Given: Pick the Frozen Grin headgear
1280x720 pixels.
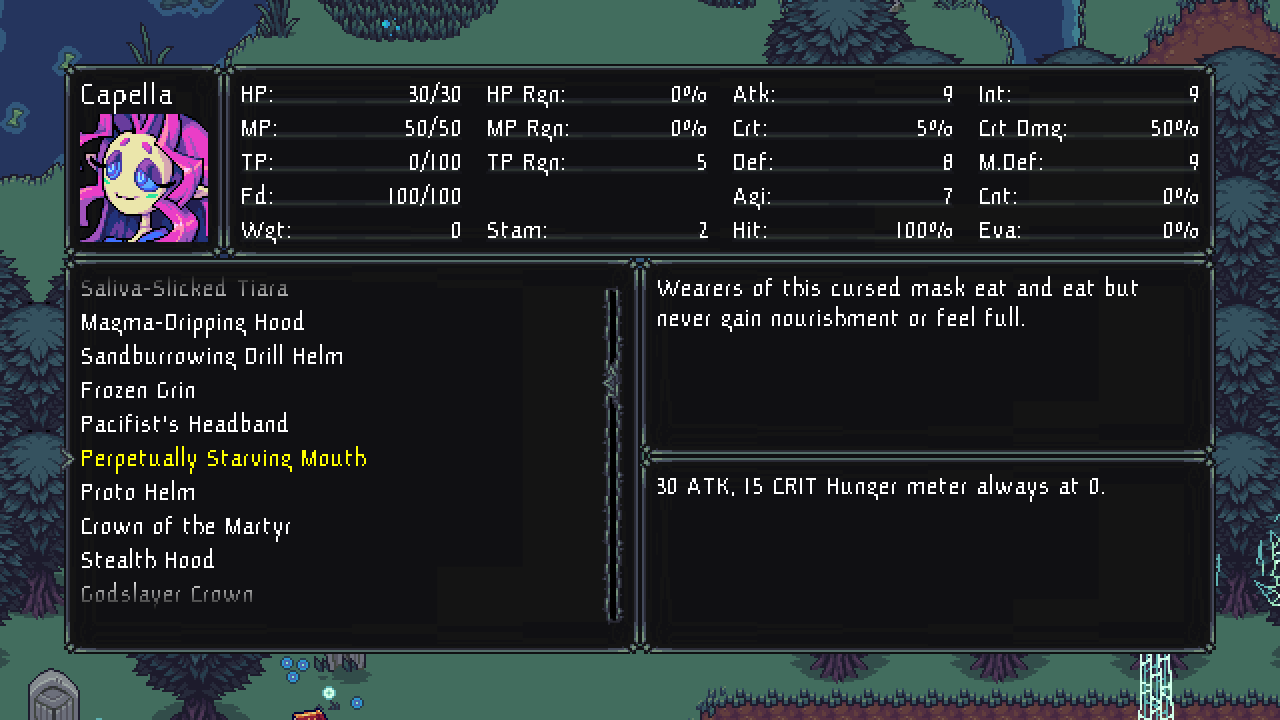Looking at the screenshot, I should [138, 391].
